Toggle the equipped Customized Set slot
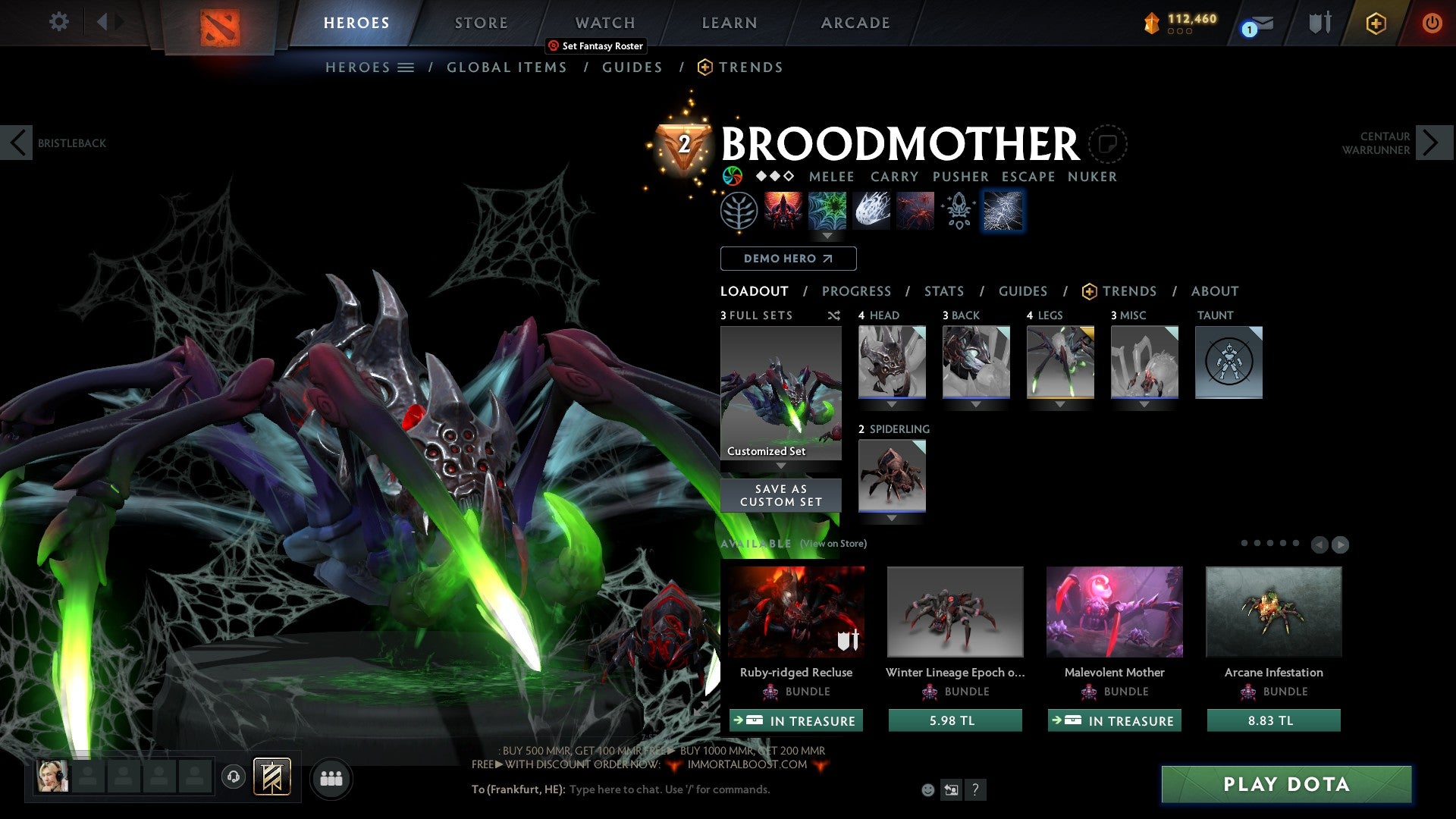This screenshot has width=1456, height=819. click(780, 392)
